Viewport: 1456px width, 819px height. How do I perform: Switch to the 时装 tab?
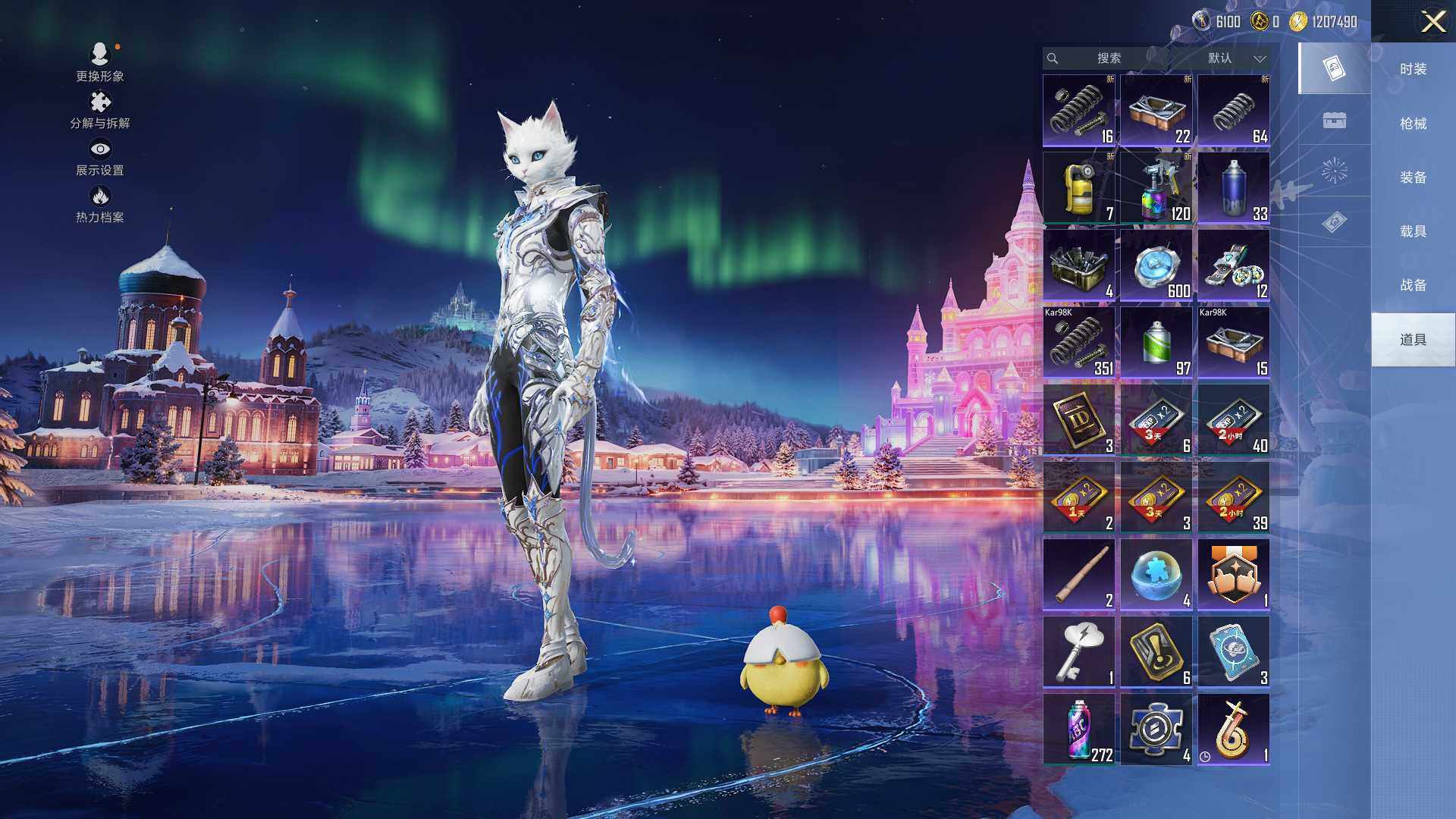(1413, 69)
